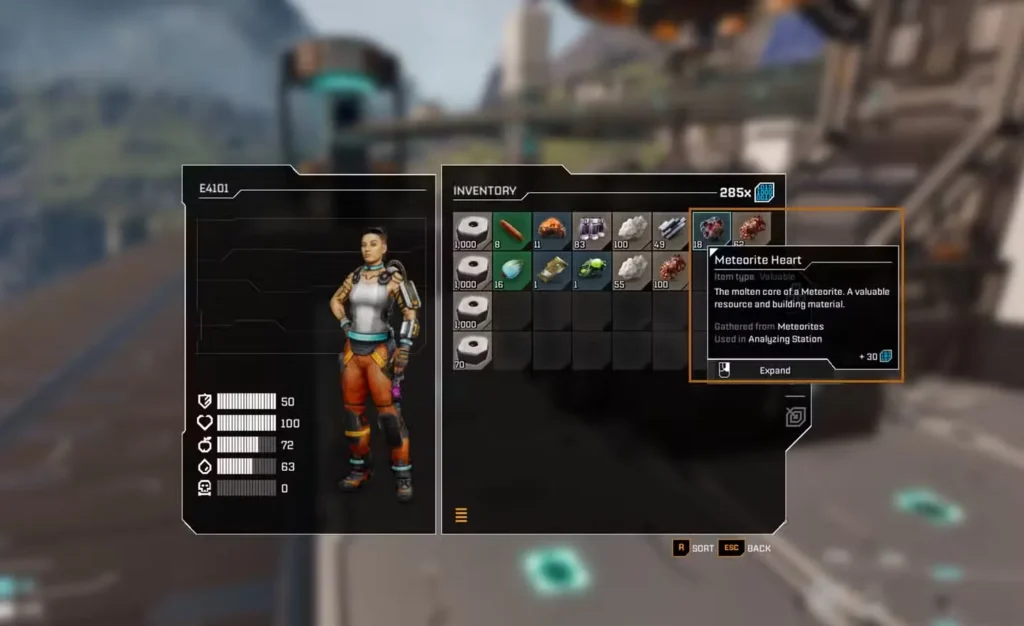The width and height of the screenshot is (1024, 626).
Task: Select the purple canisters stack of 83
Action: pos(592,231)
